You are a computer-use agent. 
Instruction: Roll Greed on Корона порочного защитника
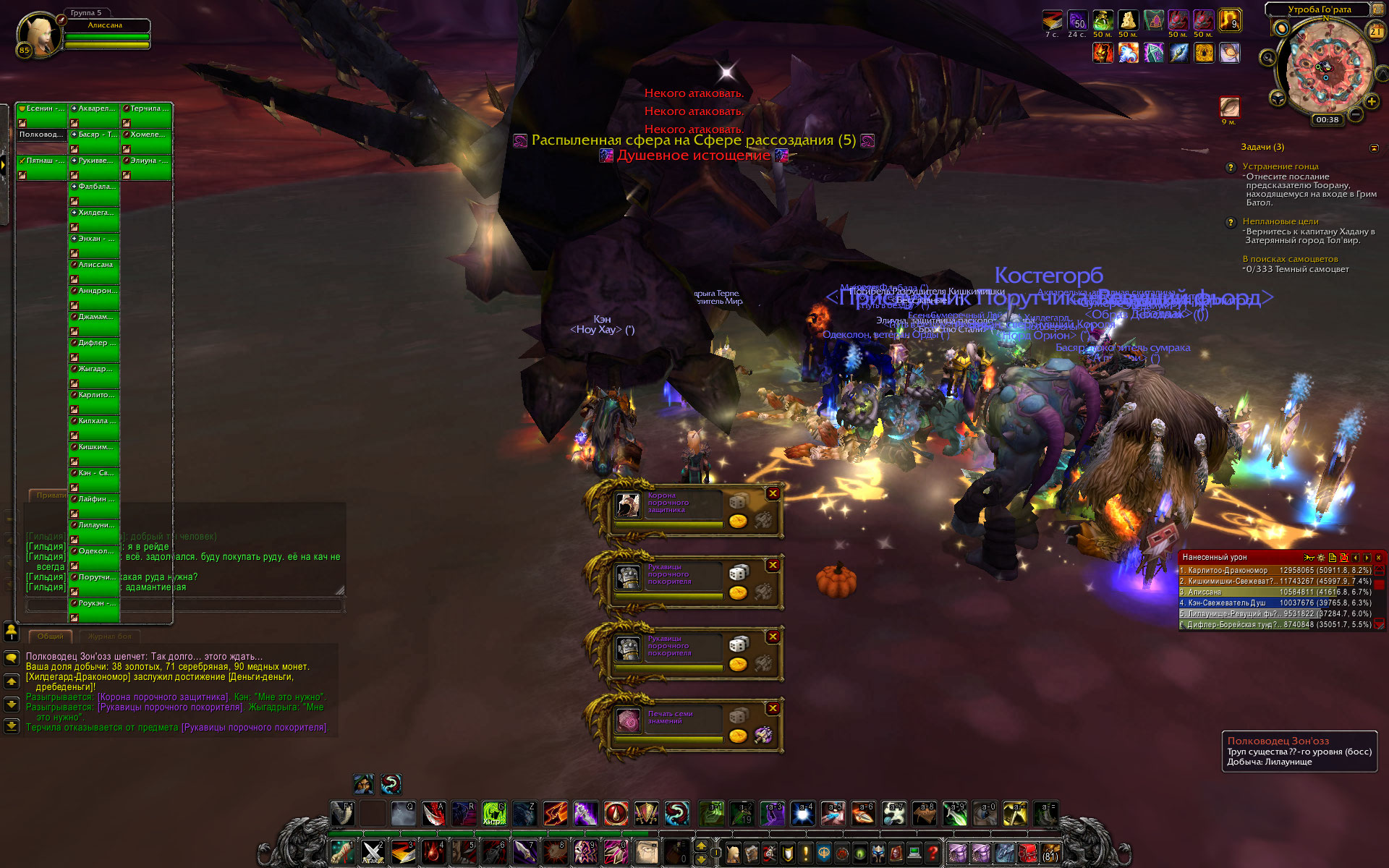pos(738,521)
